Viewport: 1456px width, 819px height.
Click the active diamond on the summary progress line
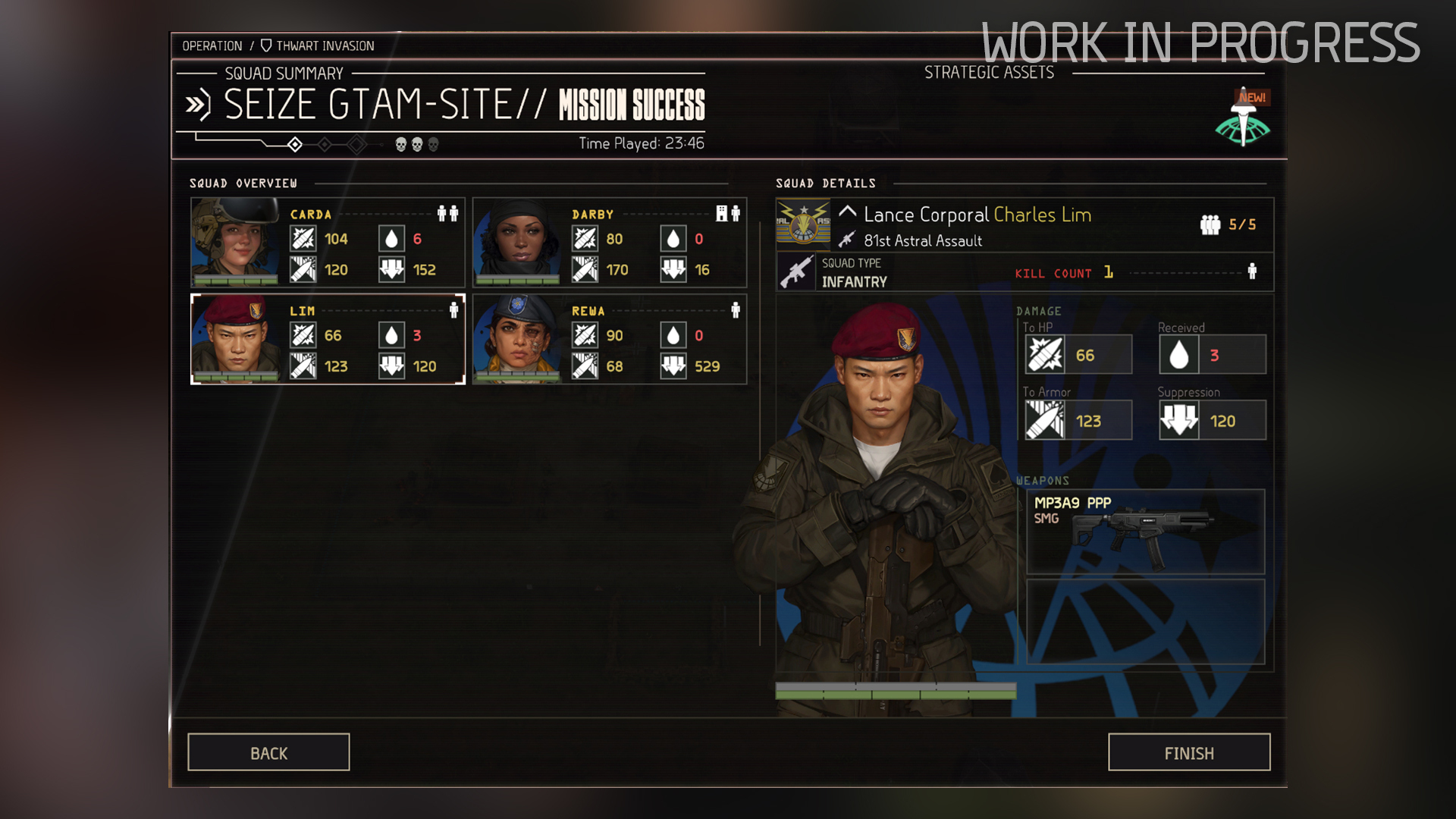(x=295, y=145)
